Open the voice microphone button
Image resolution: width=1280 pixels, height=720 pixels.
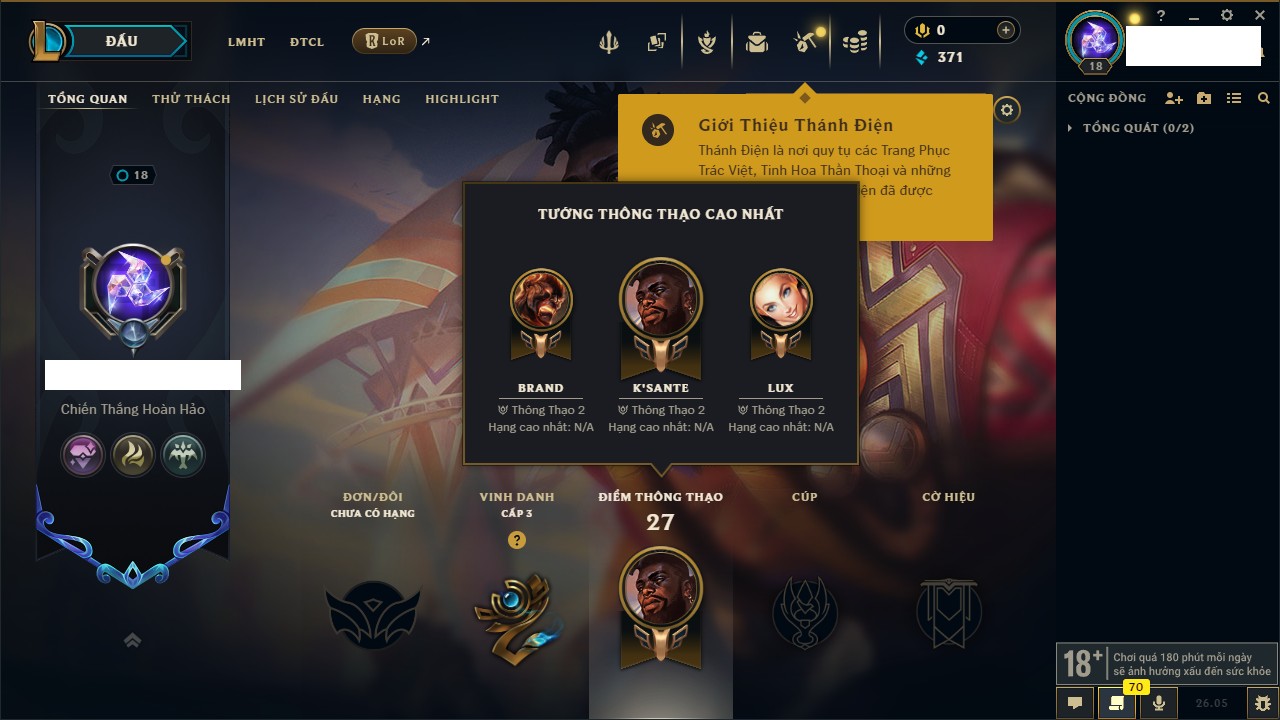[1159, 703]
